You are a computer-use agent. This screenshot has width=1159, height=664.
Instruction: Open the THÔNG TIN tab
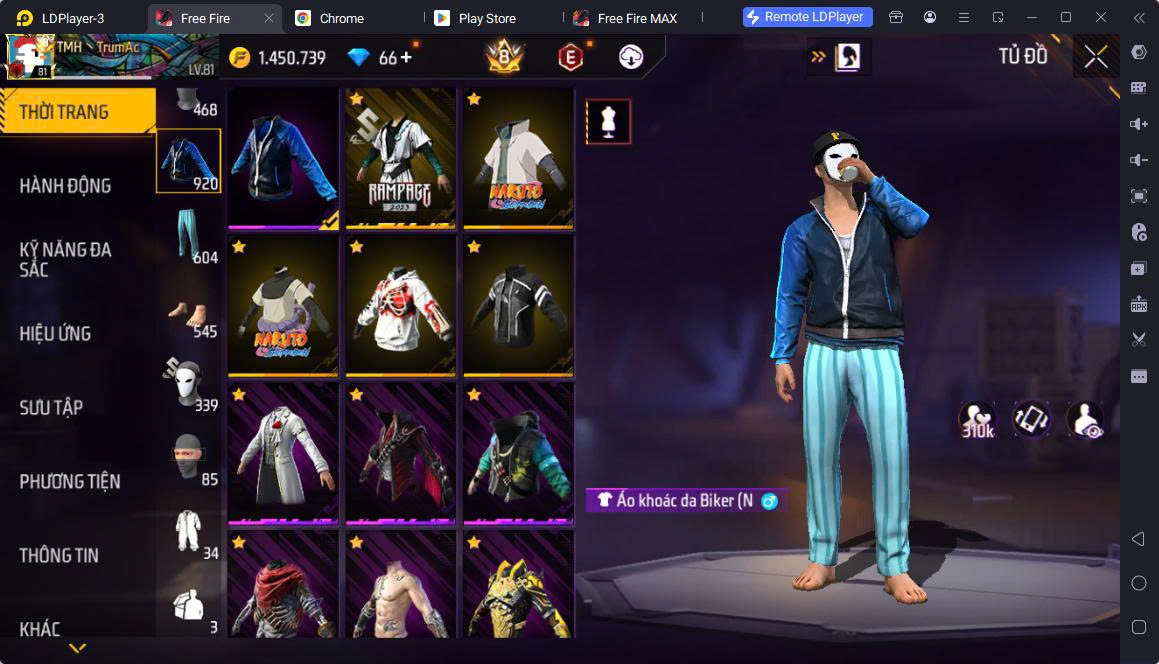60,555
